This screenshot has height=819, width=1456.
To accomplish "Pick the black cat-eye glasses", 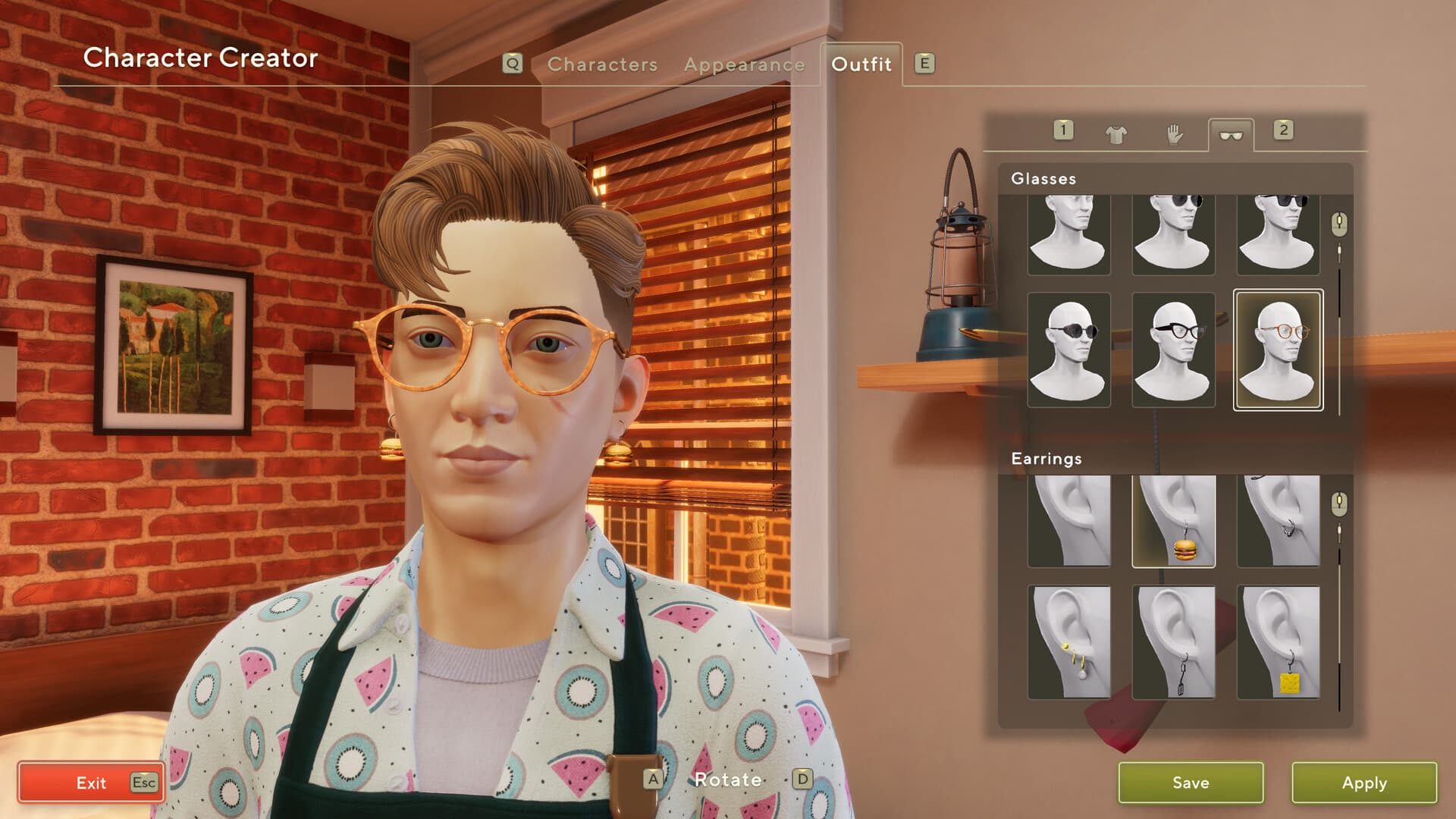I will pyautogui.click(x=1173, y=350).
